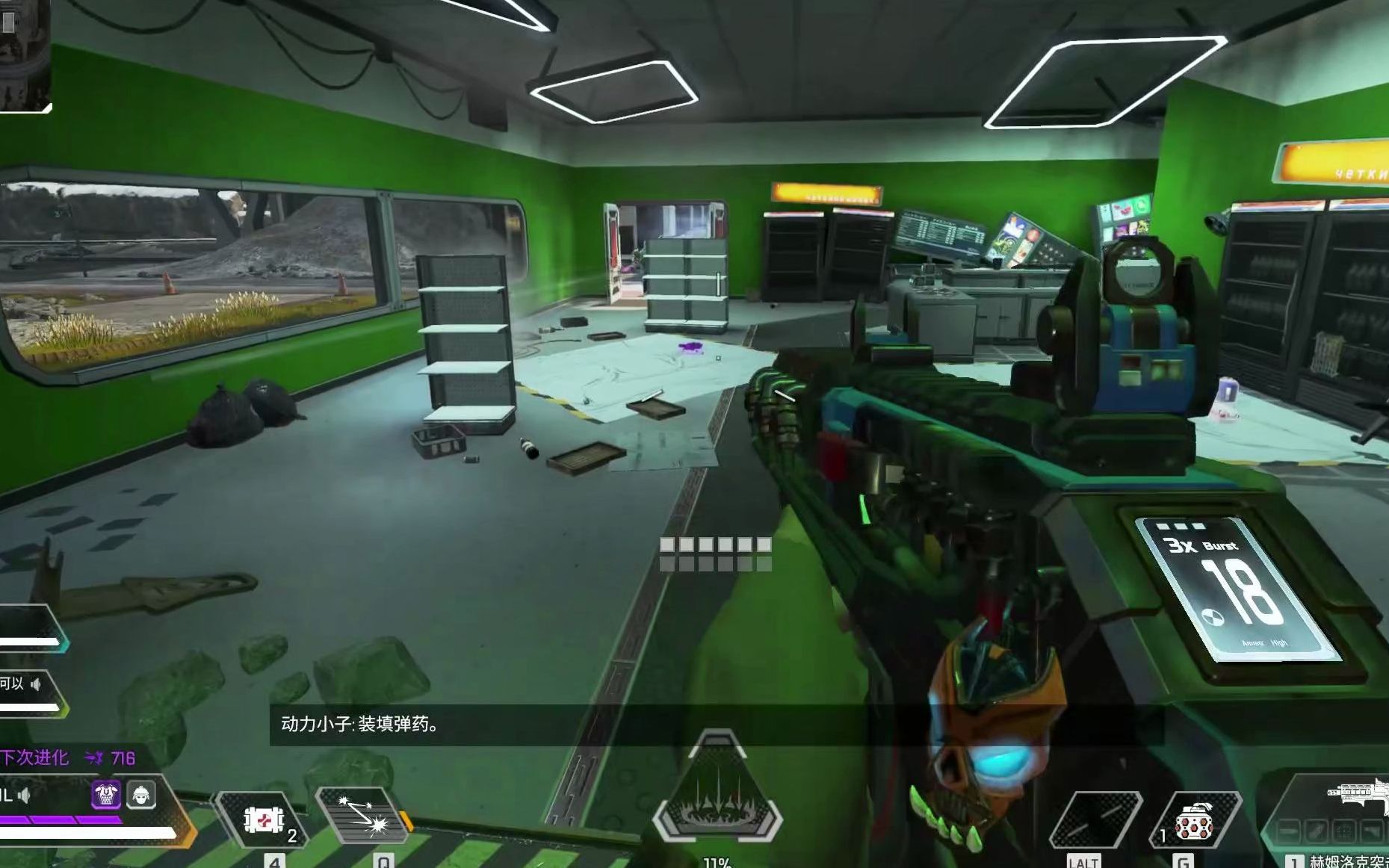Click the white helmet icon

141,795
